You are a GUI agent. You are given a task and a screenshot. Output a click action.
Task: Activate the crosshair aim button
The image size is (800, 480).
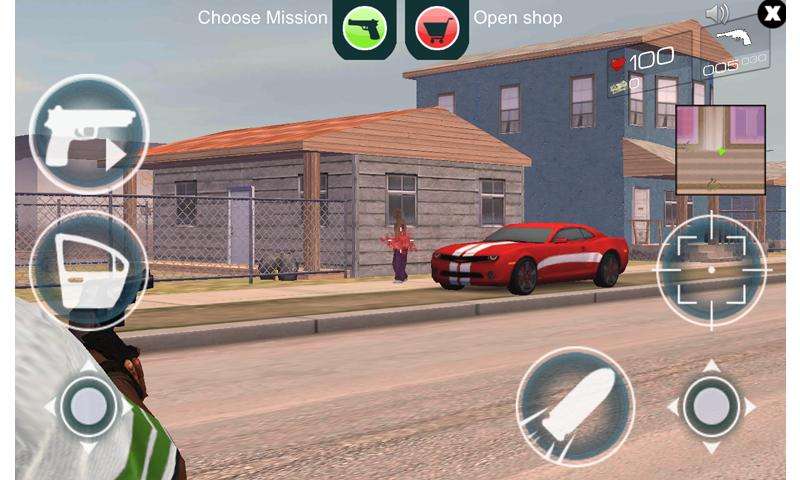coord(711,269)
